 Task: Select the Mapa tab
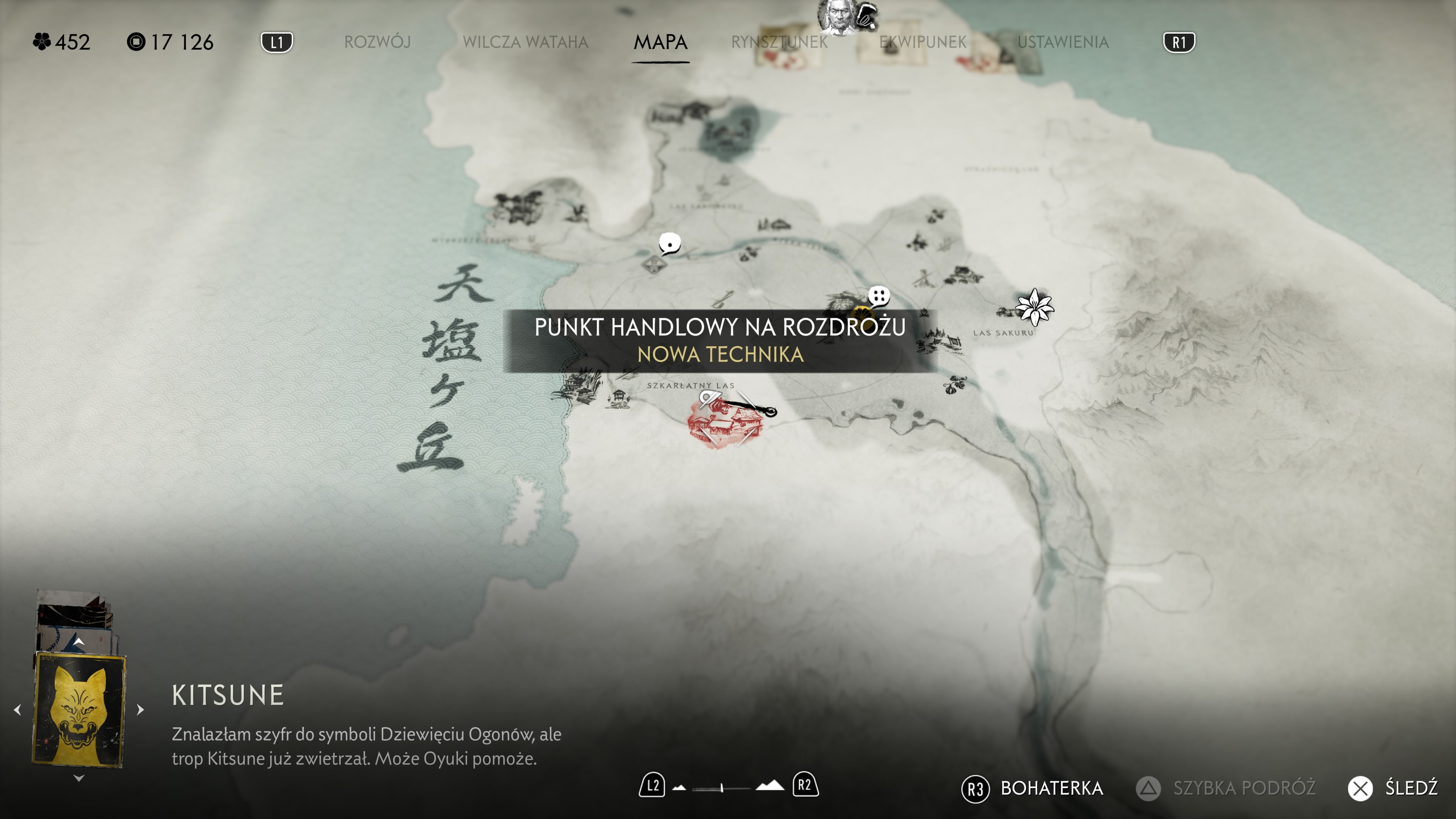click(660, 42)
